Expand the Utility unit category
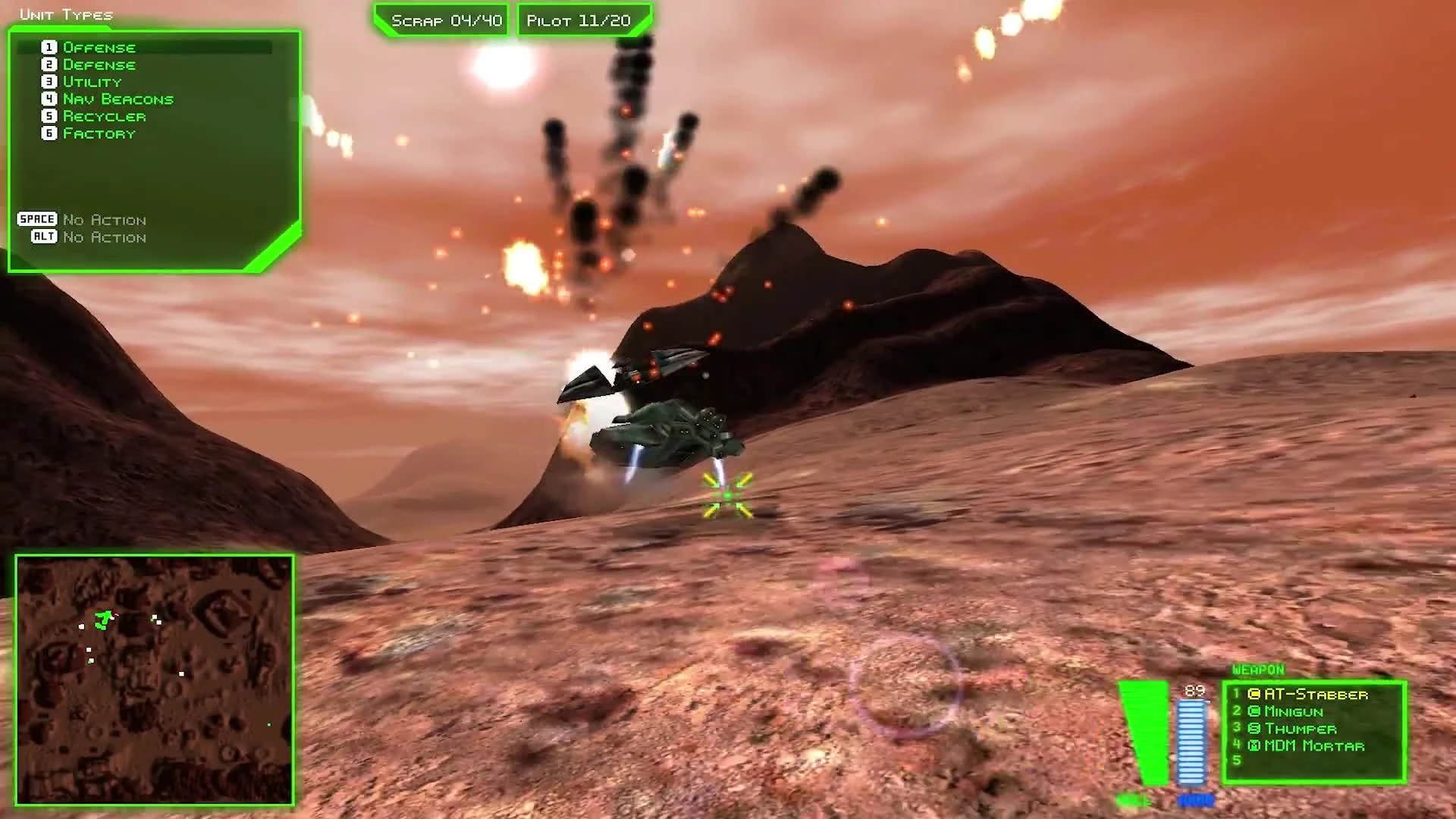Image resolution: width=1456 pixels, height=819 pixels. tap(93, 81)
